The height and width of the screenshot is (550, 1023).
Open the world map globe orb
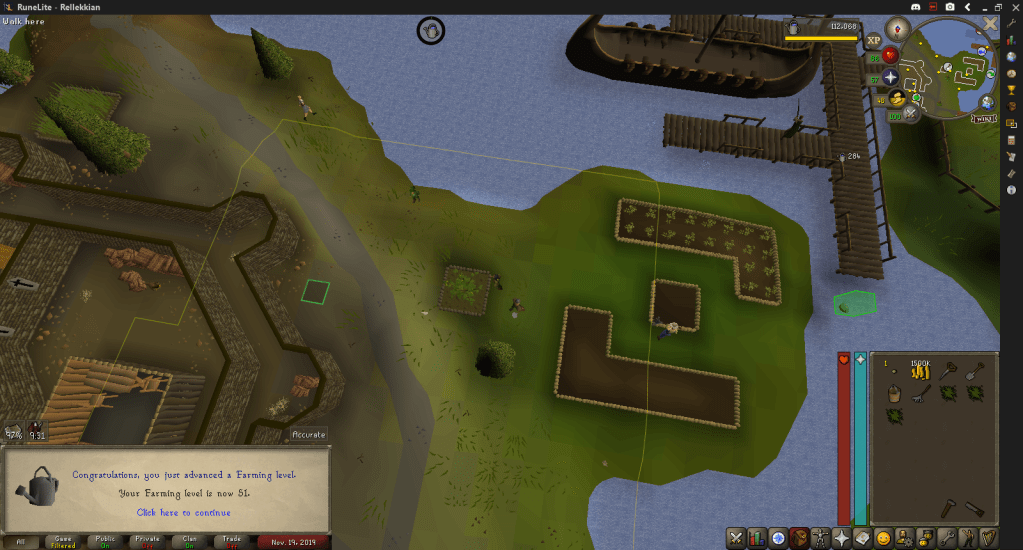coord(987,102)
